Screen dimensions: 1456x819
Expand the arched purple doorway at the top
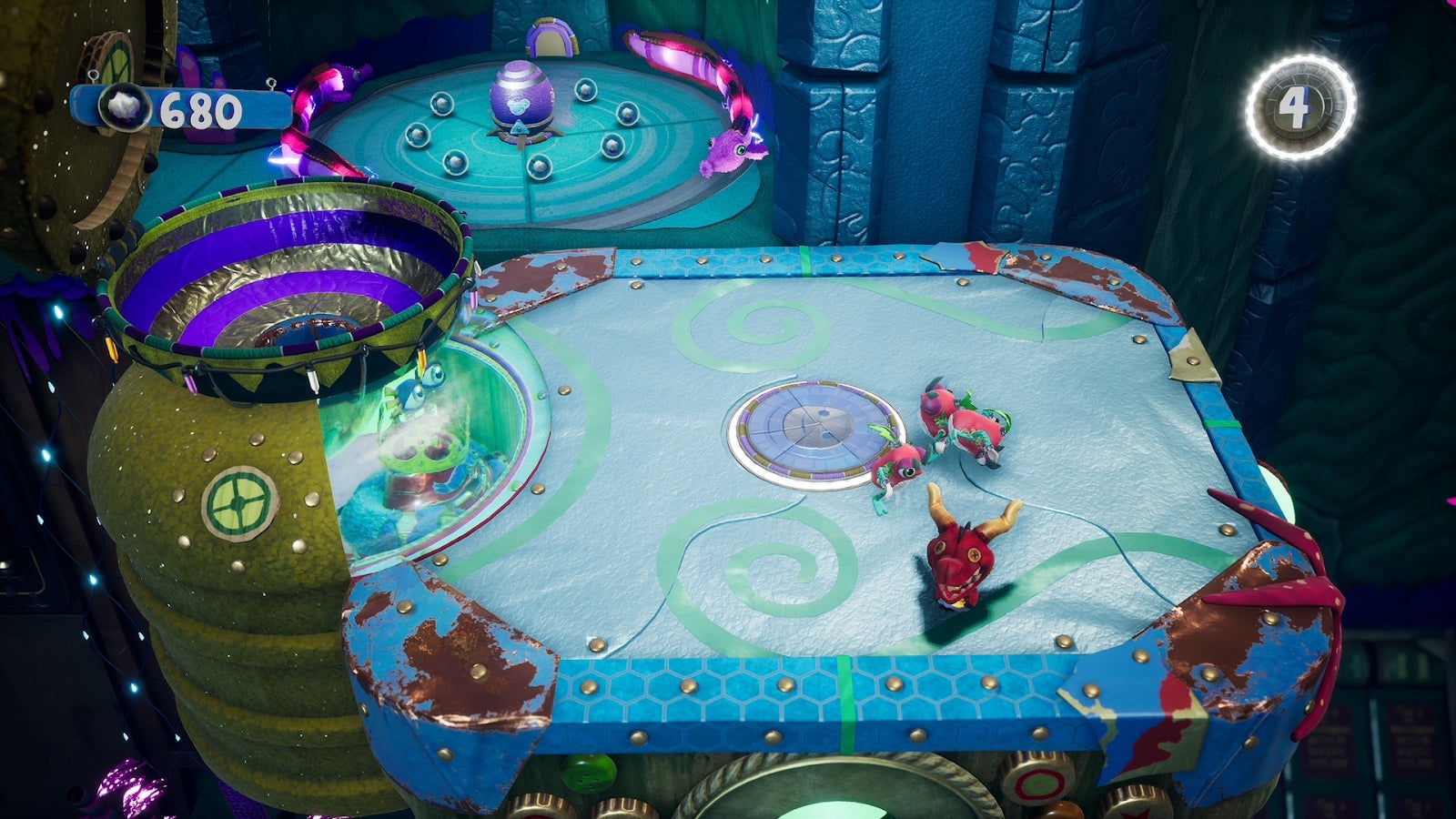pos(551,36)
